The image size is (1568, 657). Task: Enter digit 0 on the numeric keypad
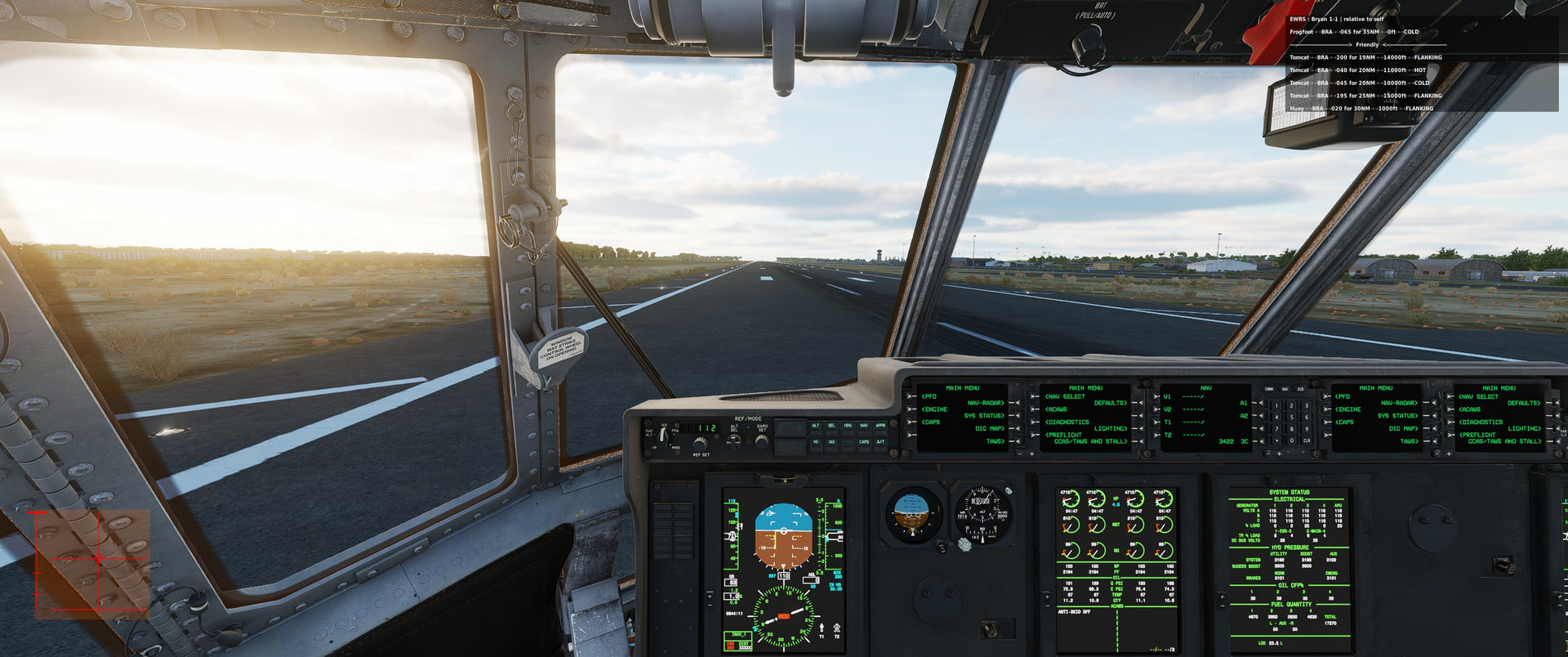click(x=1291, y=440)
